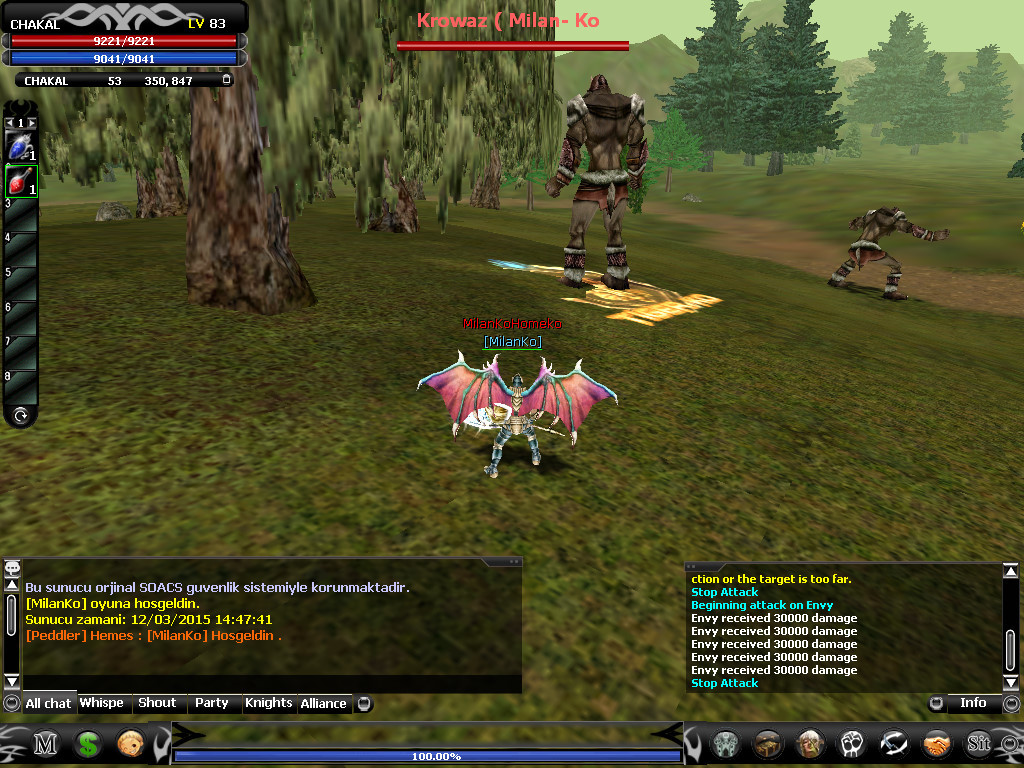
Task: Open the treasure chest inventory icon
Action: point(768,744)
